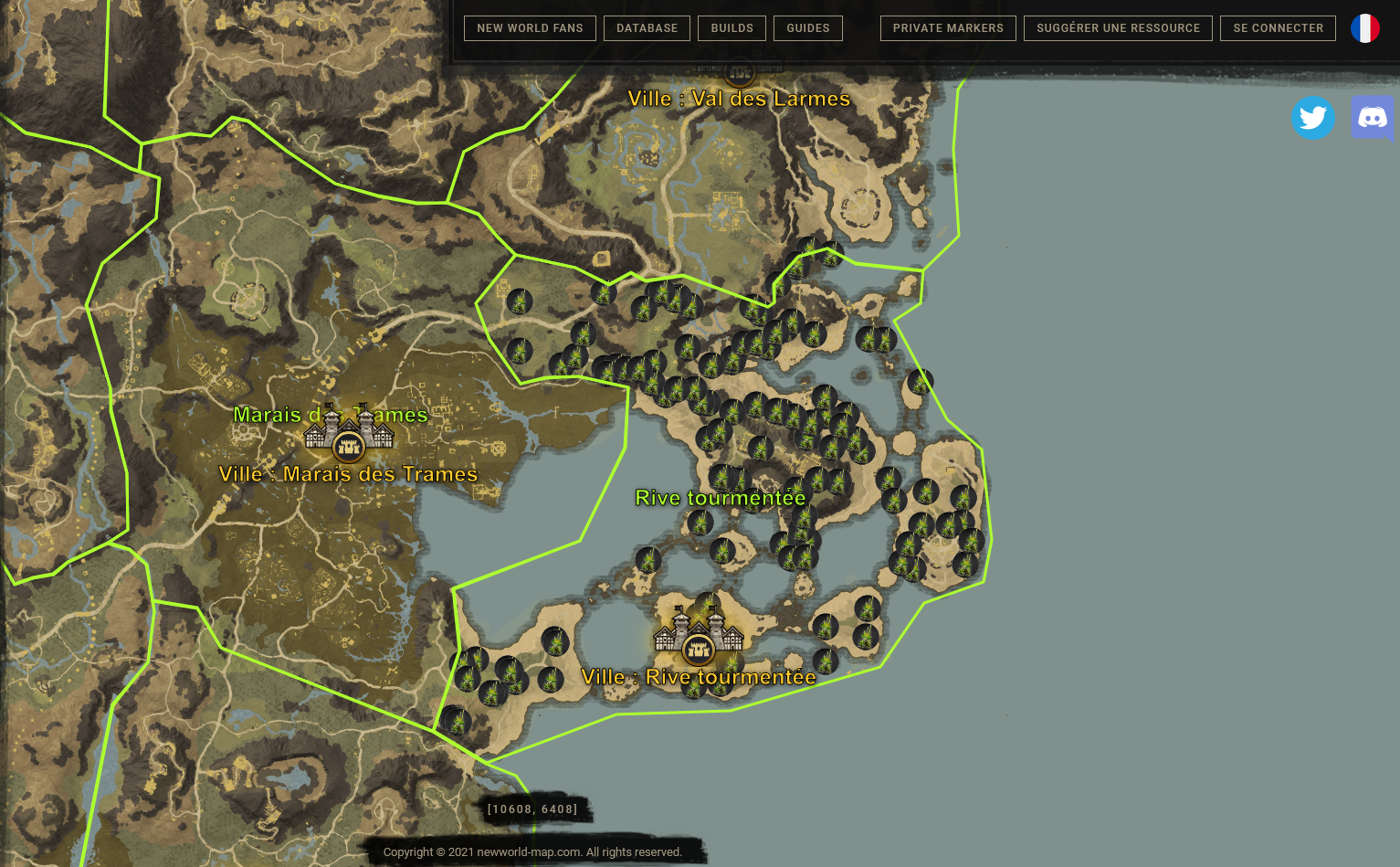Click the Val des Larmes town marker
Image resolution: width=1400 pixels, height=867 pixels.
[x=740, y=71]
